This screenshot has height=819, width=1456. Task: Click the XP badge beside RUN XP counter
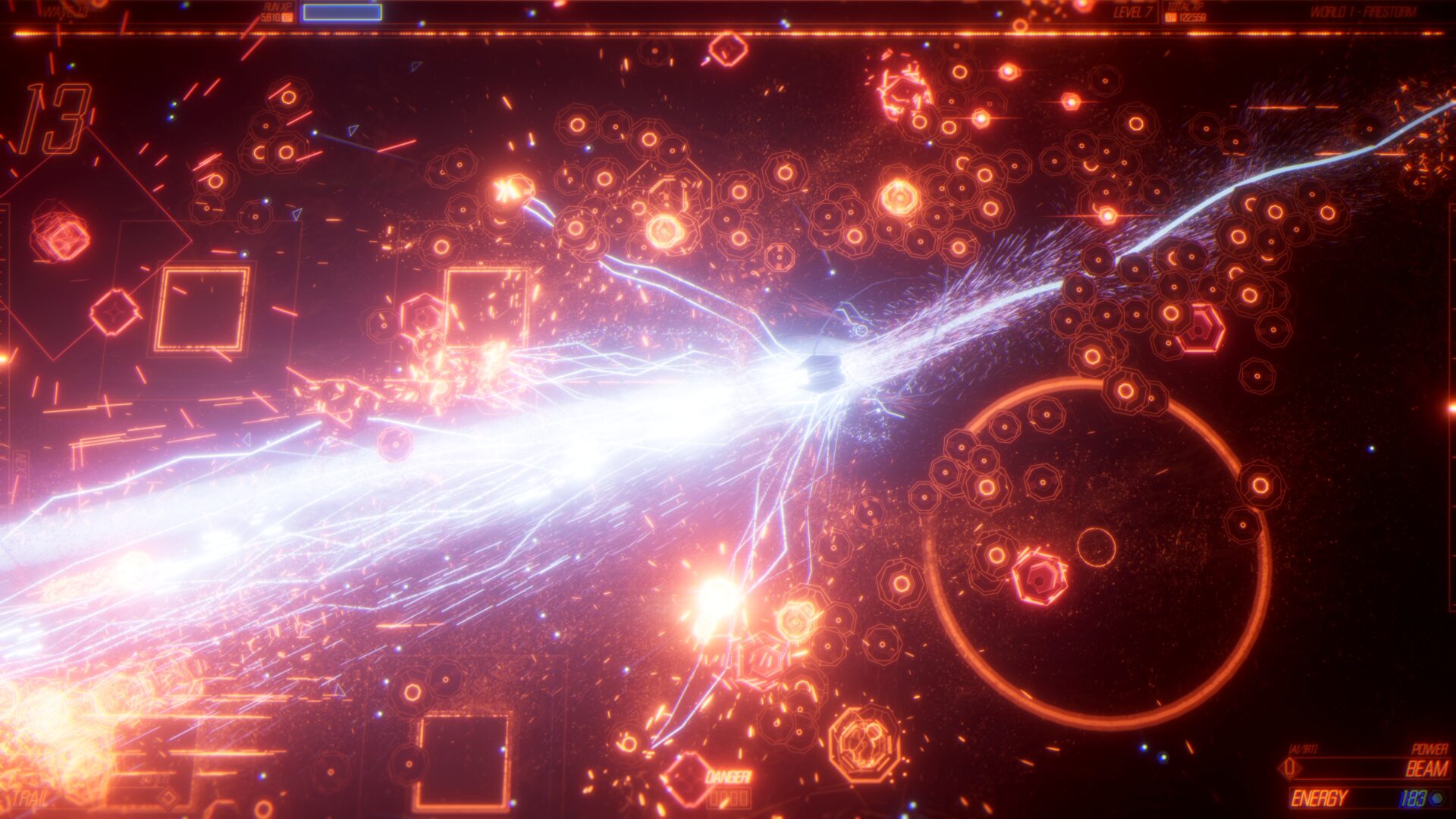click(x=287, y=16)
